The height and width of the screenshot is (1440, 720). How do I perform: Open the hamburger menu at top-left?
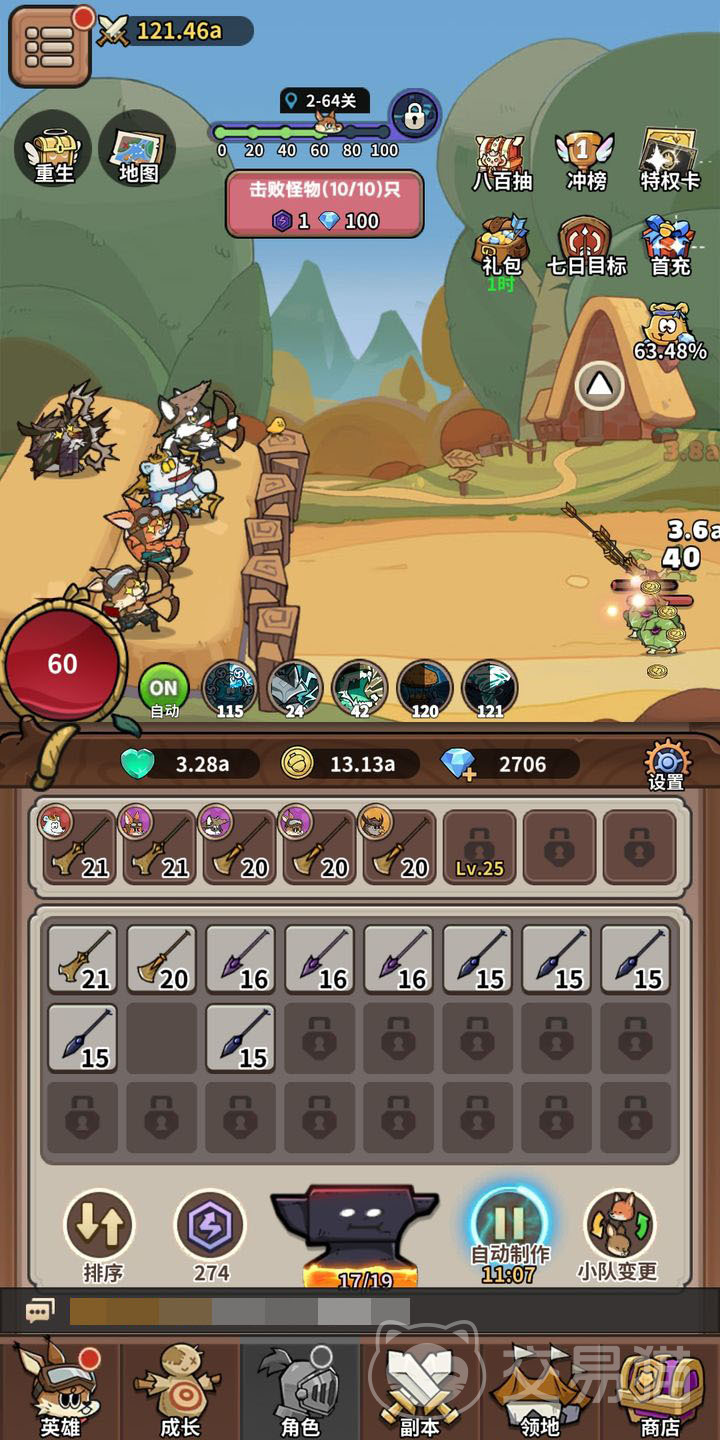(49, 45)
